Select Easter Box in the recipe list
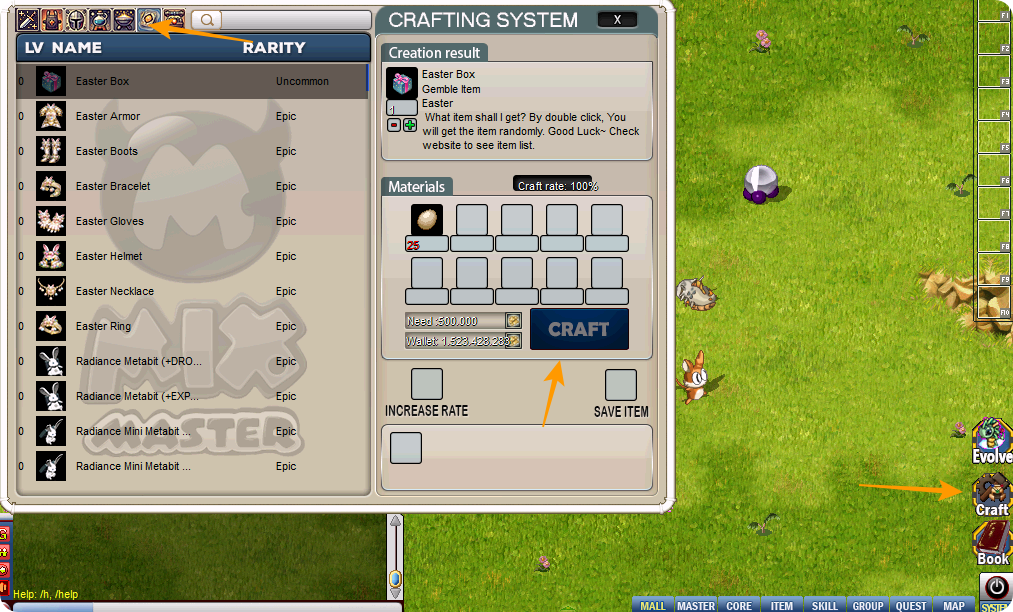This screenshot has width=1013, height=612. (192, 81)
